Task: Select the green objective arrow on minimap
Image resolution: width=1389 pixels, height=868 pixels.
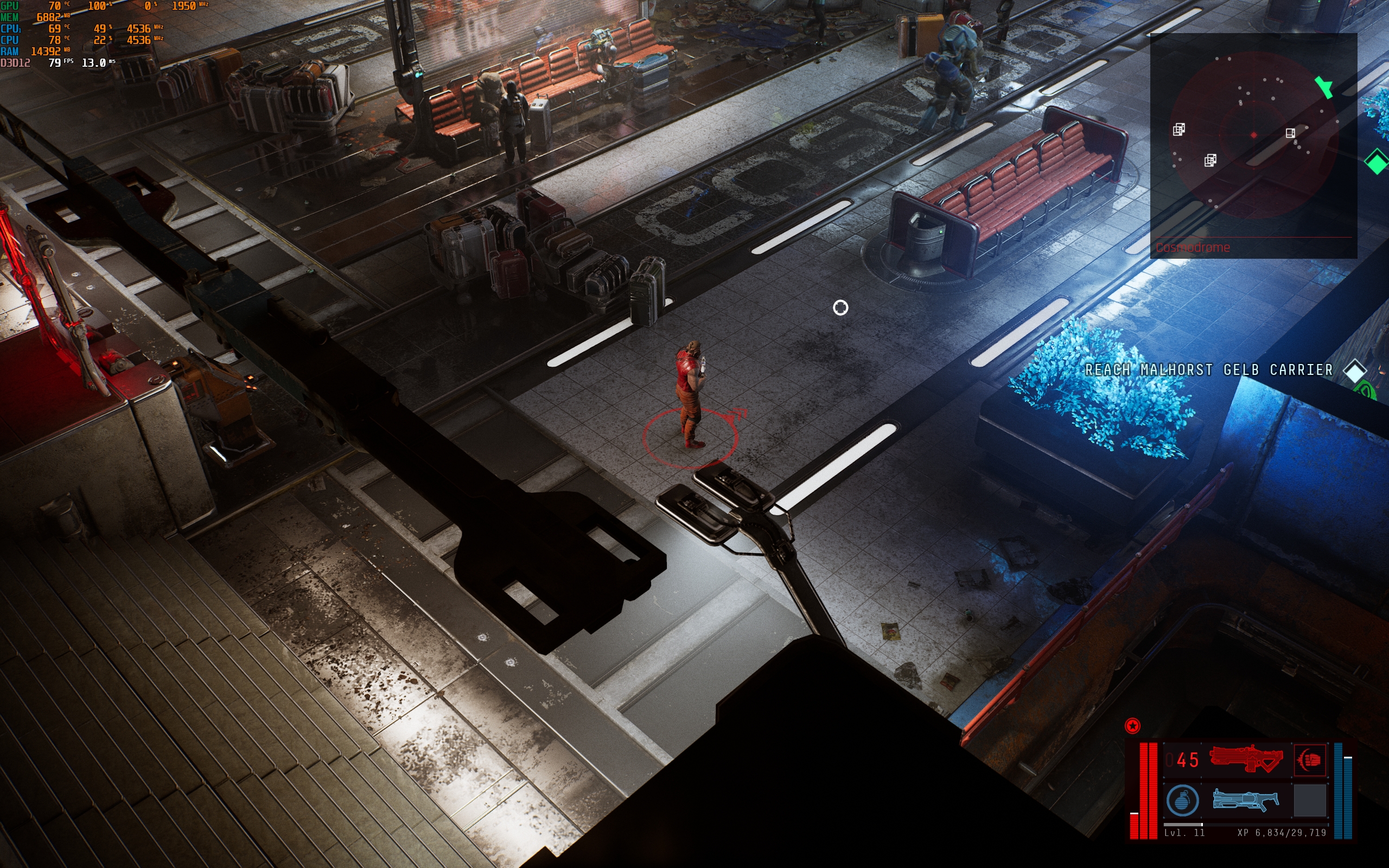Action: click(1323, 87)
